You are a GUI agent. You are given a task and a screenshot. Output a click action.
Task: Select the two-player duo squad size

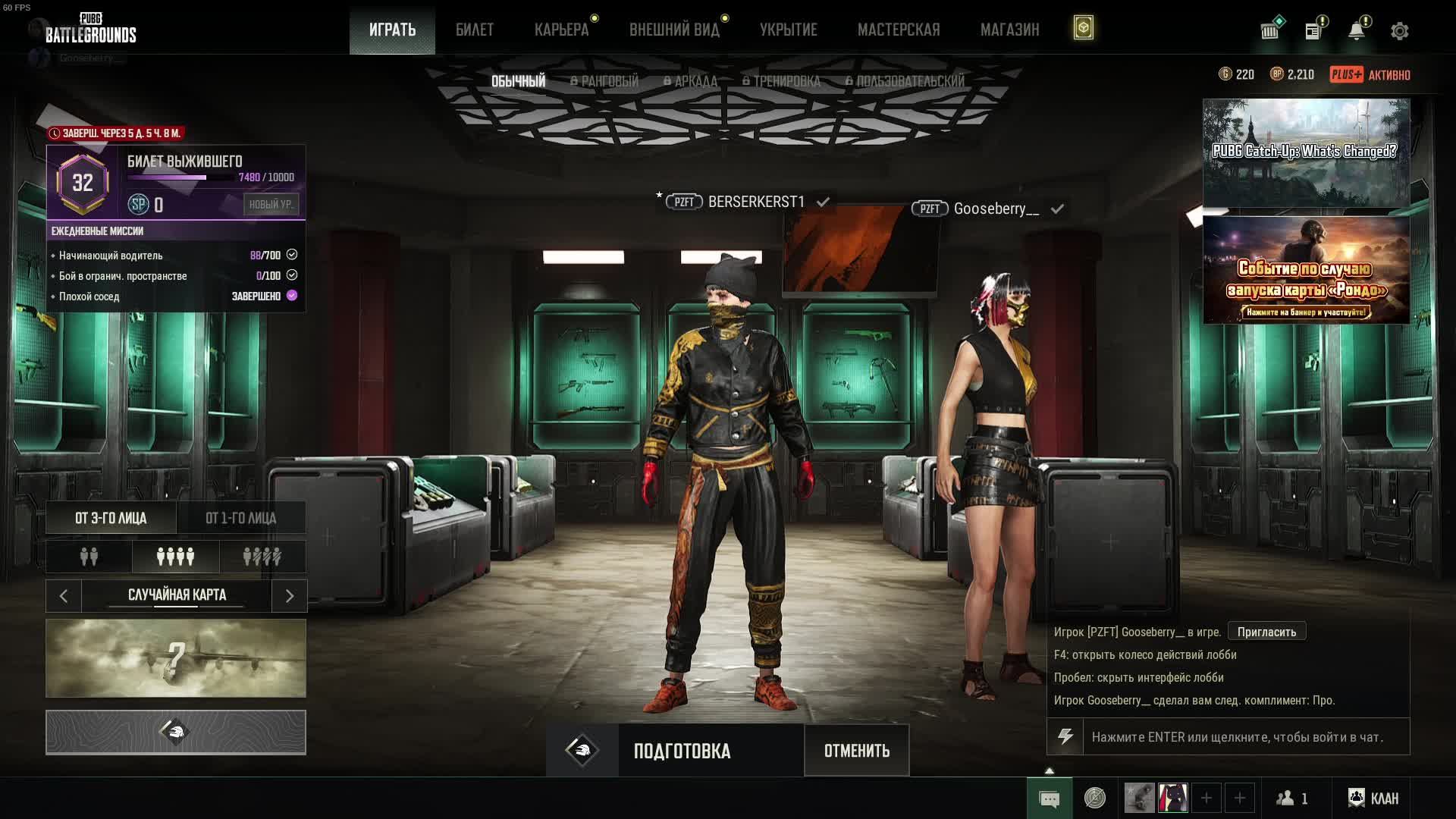[x=89, y=557]
